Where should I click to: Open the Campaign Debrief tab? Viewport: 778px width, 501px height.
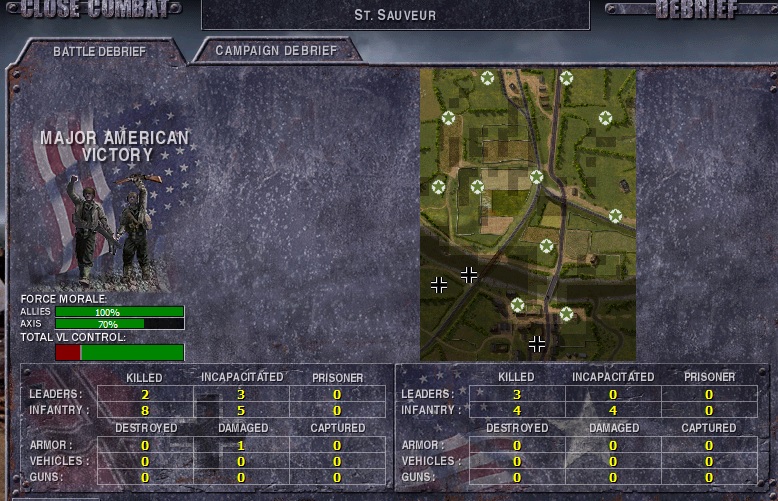tap(276, 50)
